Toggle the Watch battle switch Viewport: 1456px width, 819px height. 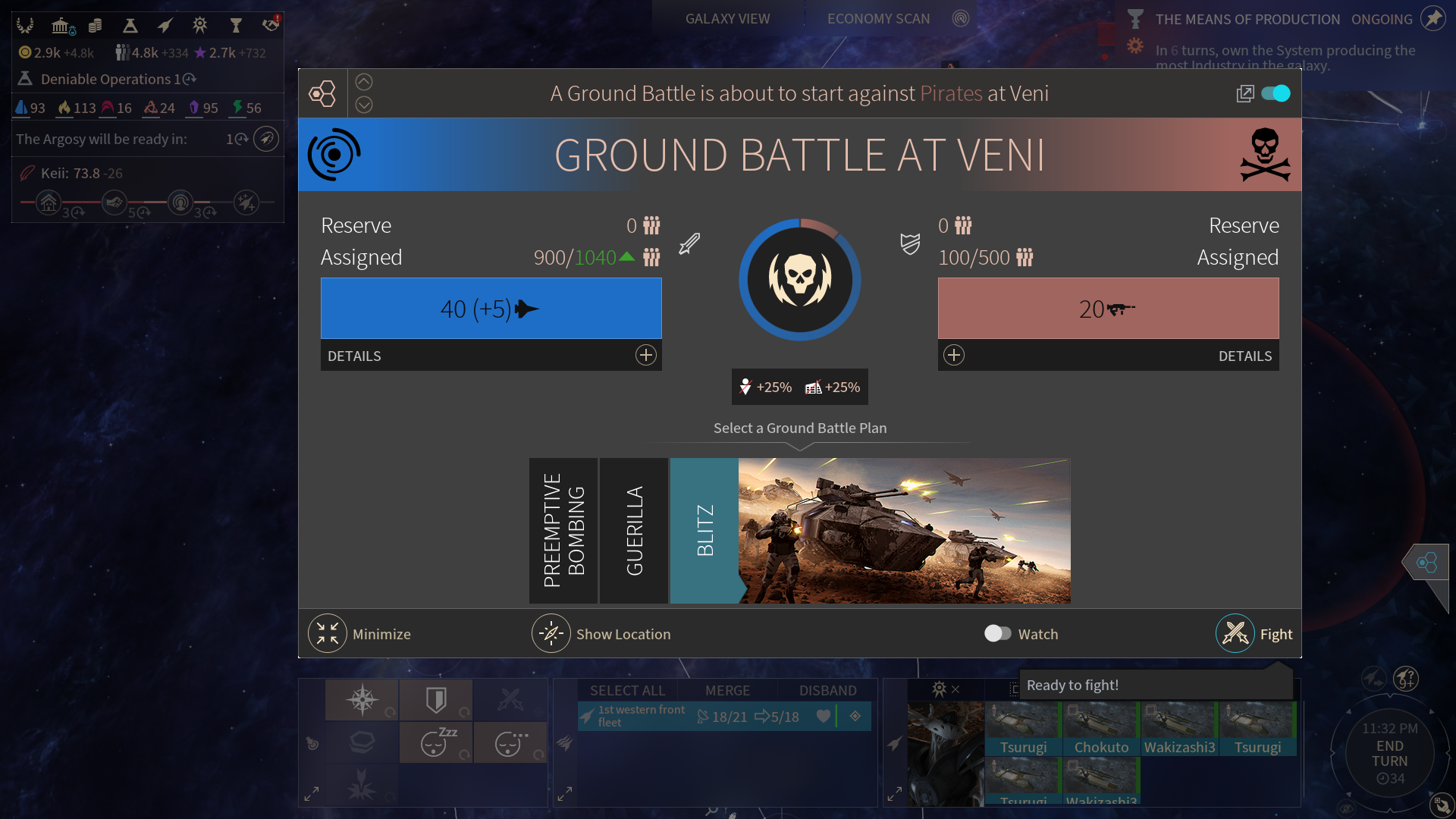click(997, 634)
